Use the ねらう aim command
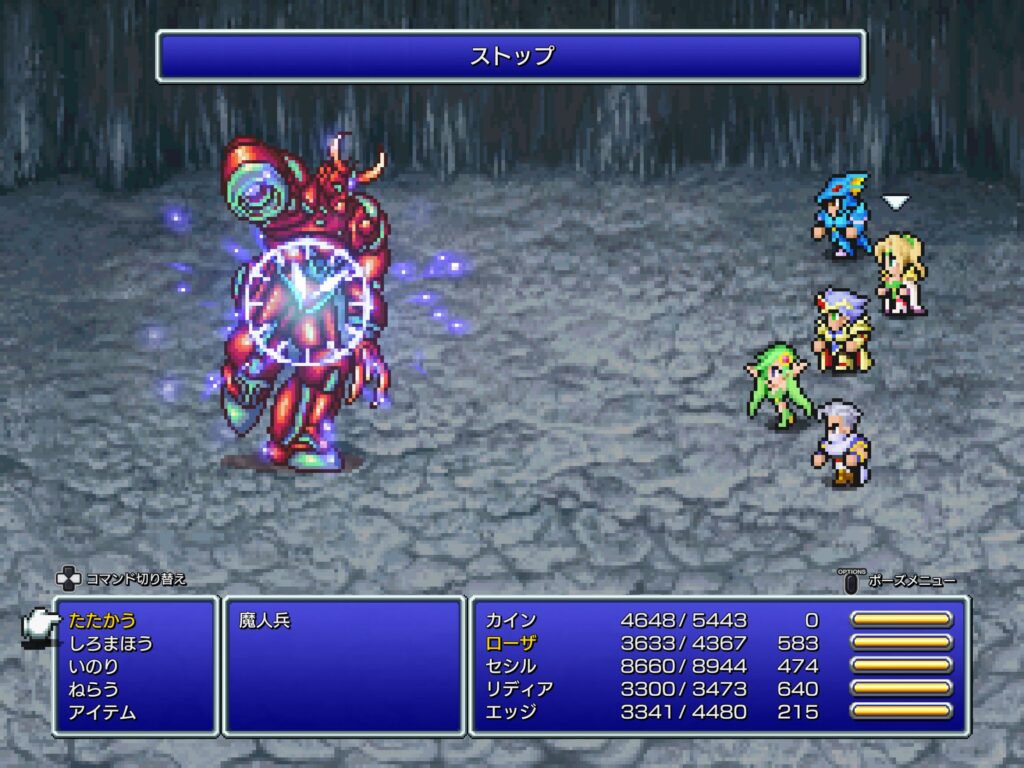 click(94, 689)
